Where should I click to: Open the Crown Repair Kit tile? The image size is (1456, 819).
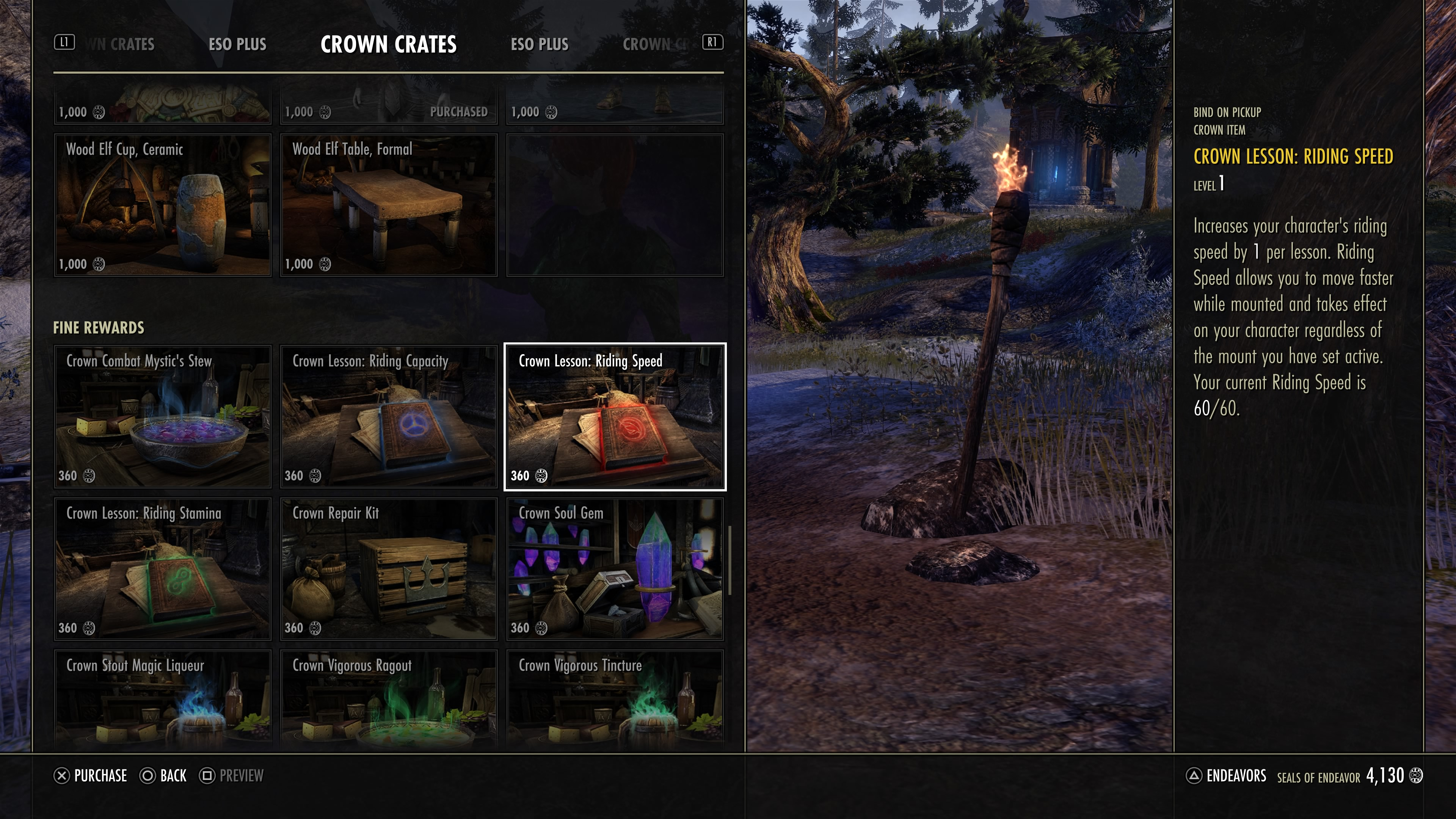coord(388,569)
